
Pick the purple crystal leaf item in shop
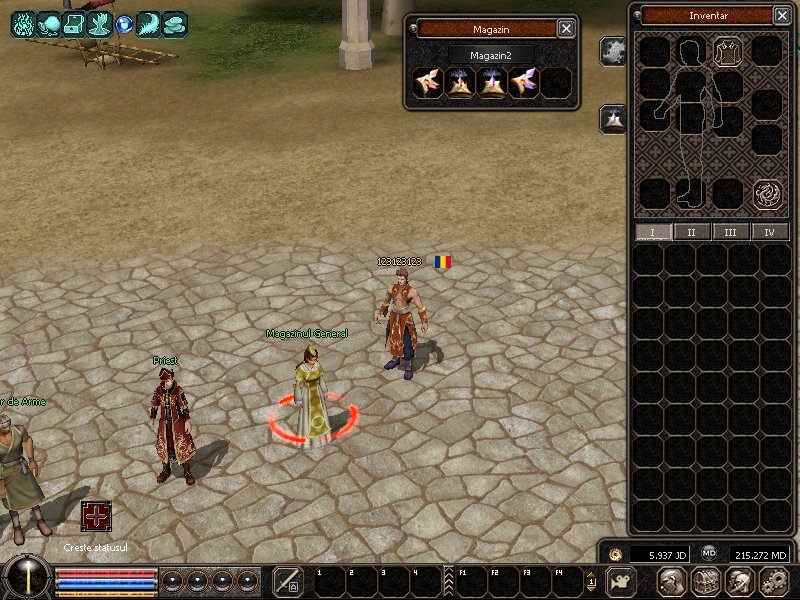(x=524, y=83)
